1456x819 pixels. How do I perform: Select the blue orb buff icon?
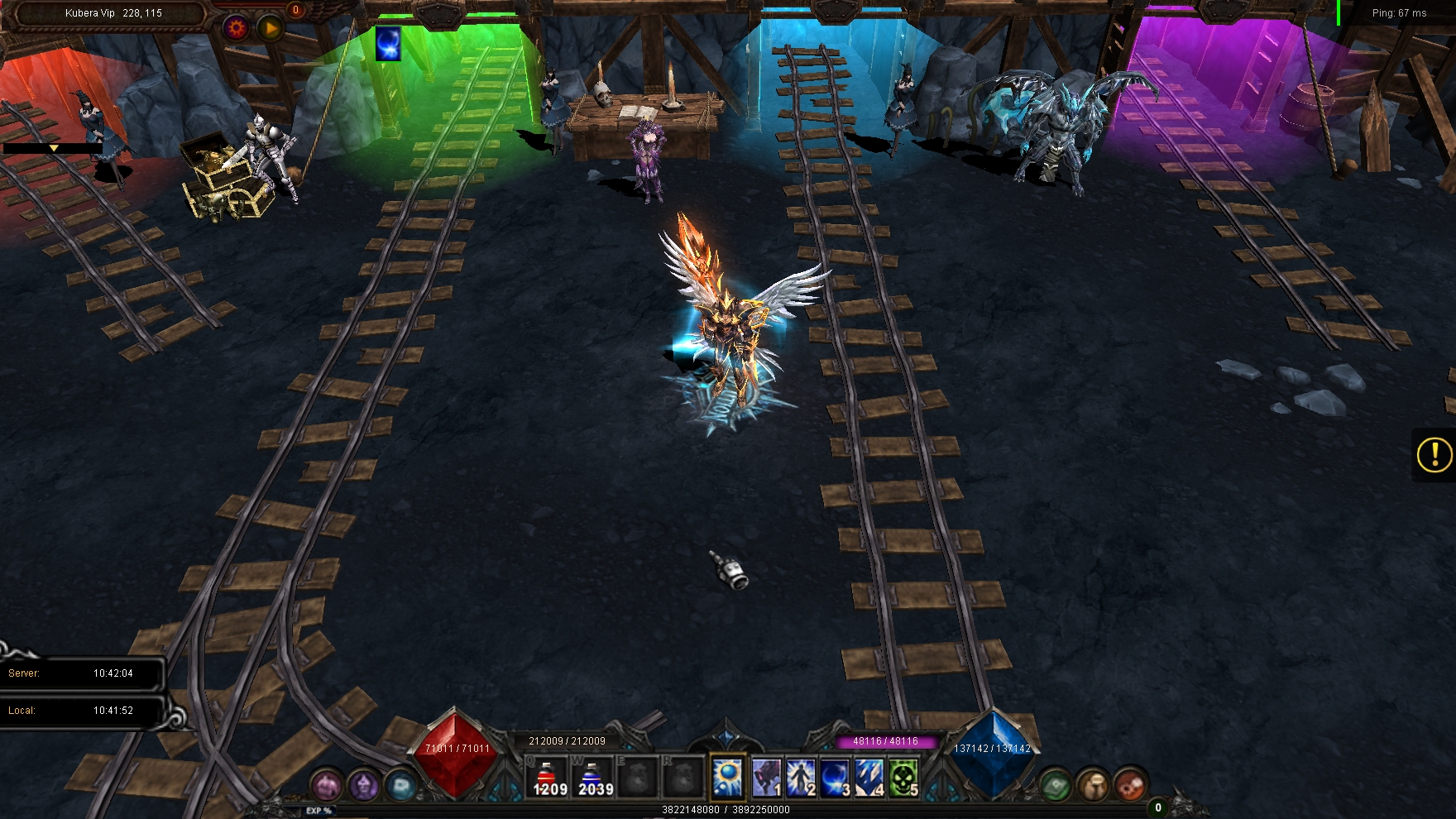(x=388, y=43)
